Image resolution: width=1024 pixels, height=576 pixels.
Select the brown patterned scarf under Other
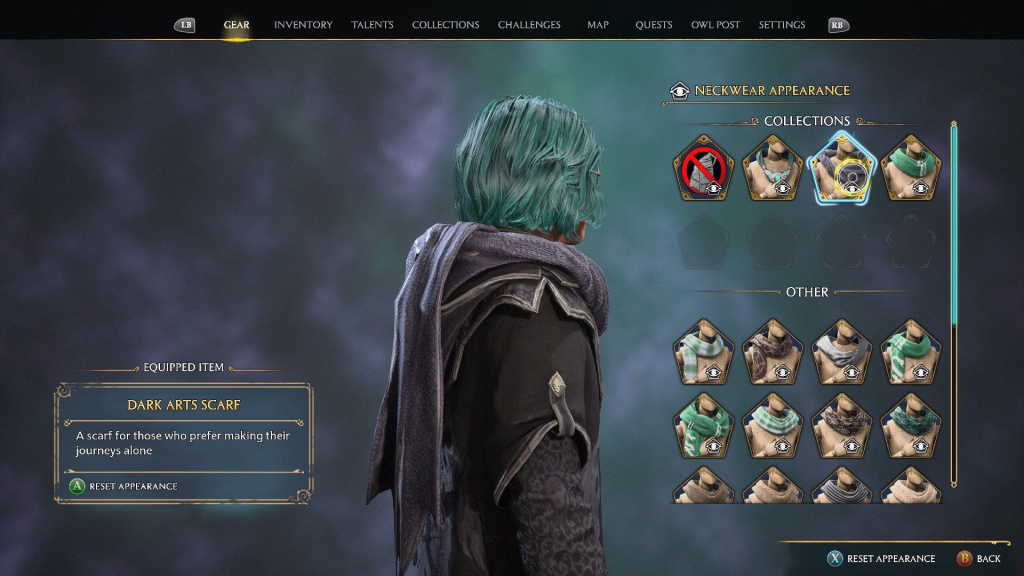pos(773,352)
